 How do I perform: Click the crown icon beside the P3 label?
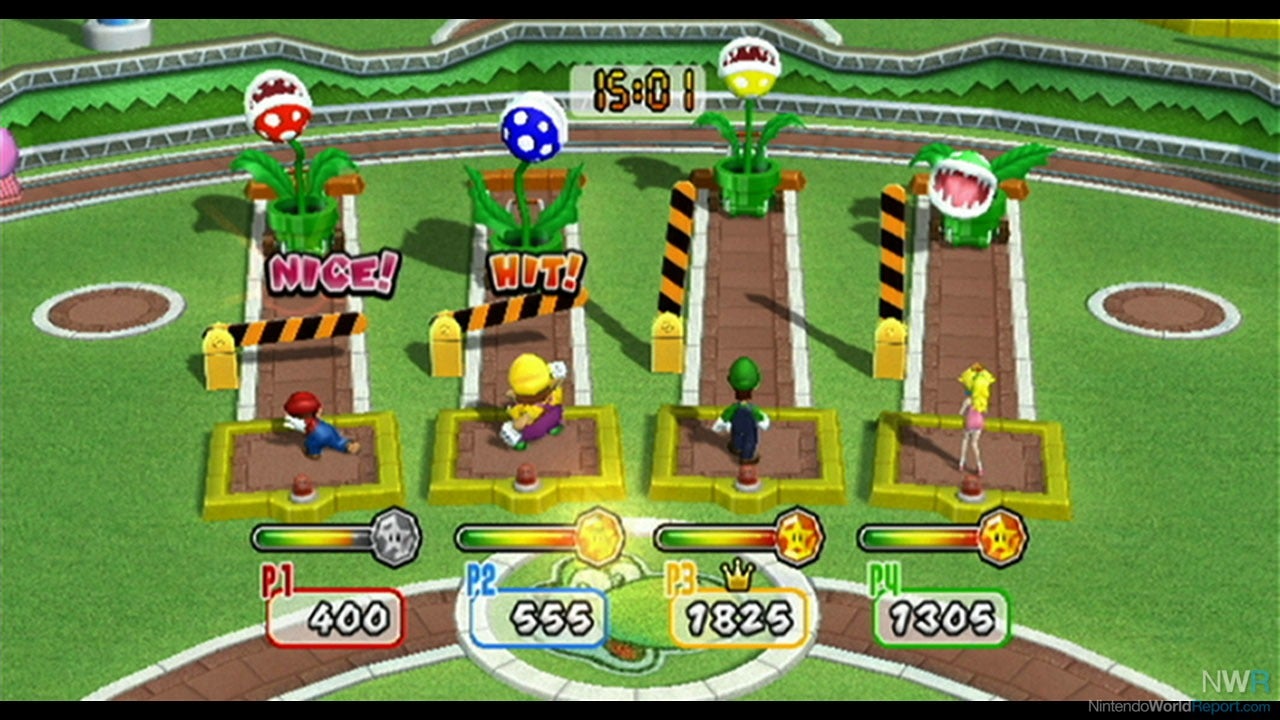tap(738, 573)
